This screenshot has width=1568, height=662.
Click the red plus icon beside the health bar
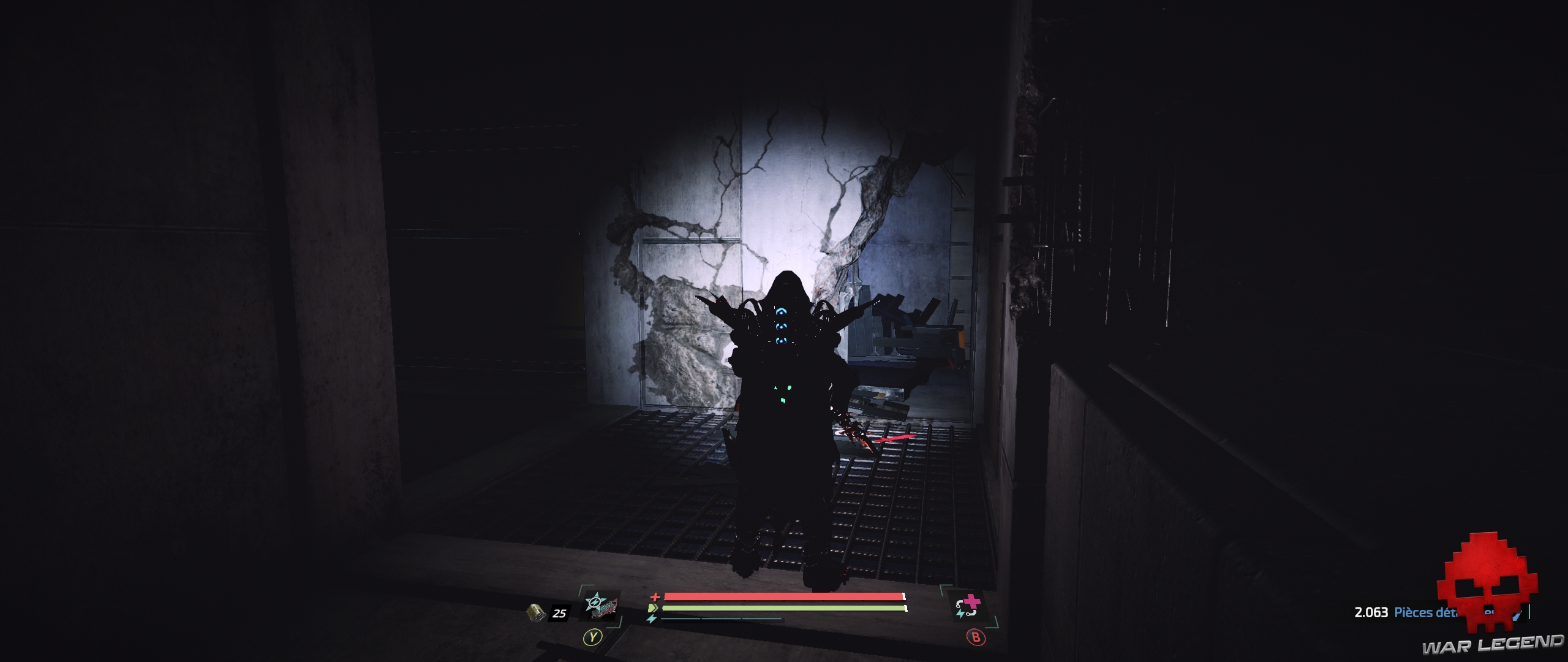coord(655,598)
